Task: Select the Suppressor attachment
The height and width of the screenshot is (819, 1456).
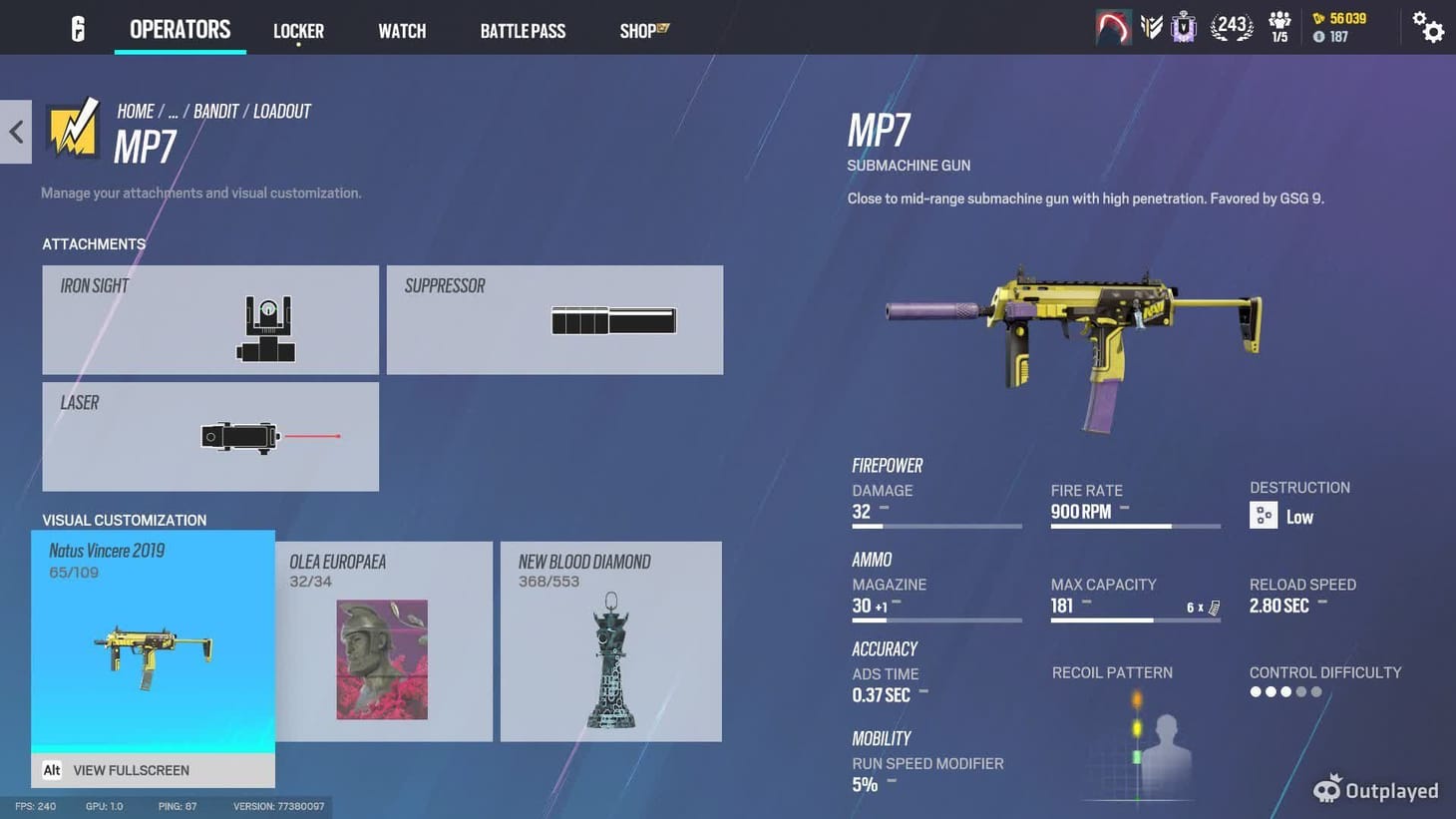Action: [554, 319]
